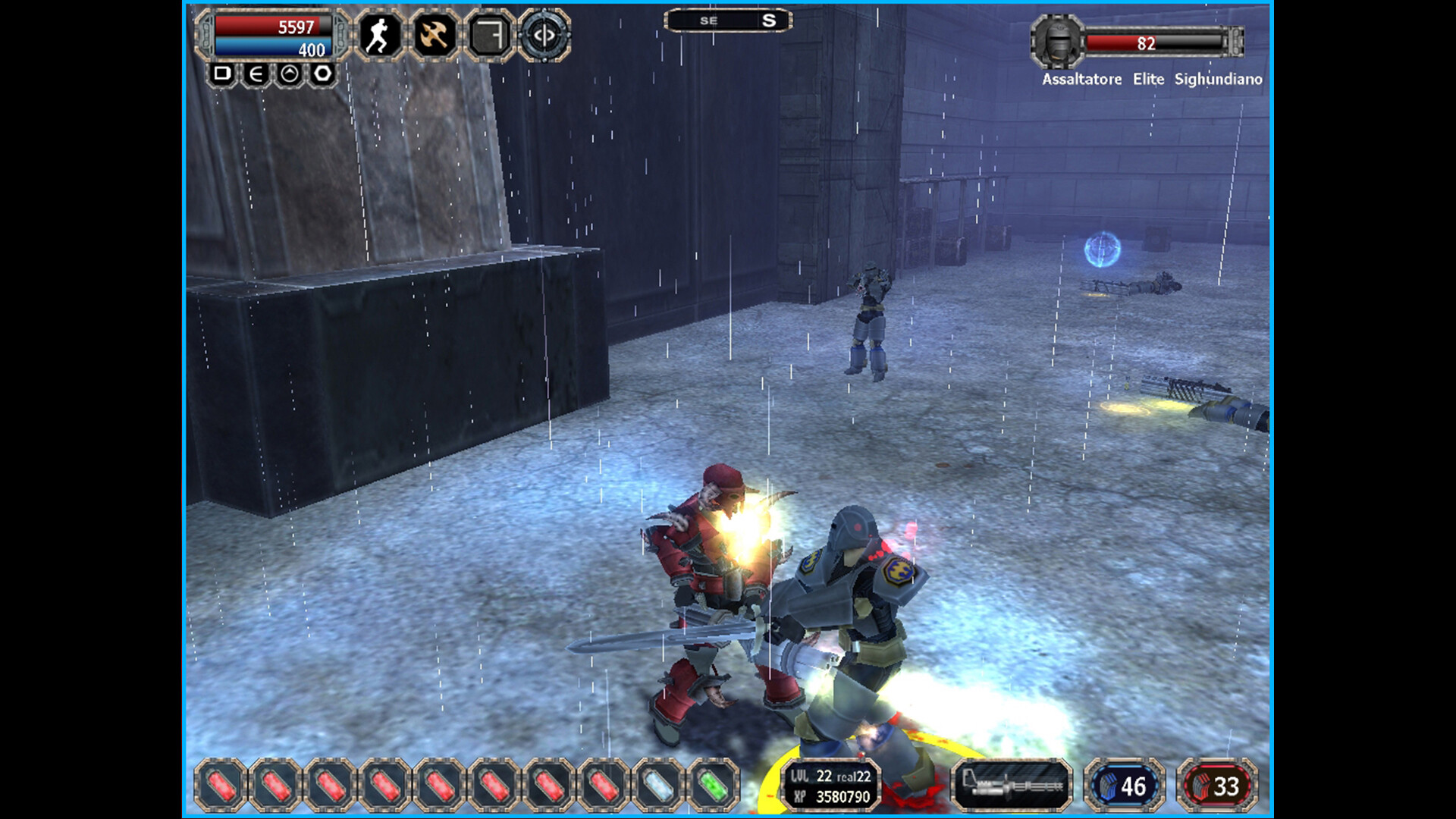The image size is (1456, 819).
Task: Click the hexagon icon in the small icon row
Action: pyautogui.click(x=322, y=74)
